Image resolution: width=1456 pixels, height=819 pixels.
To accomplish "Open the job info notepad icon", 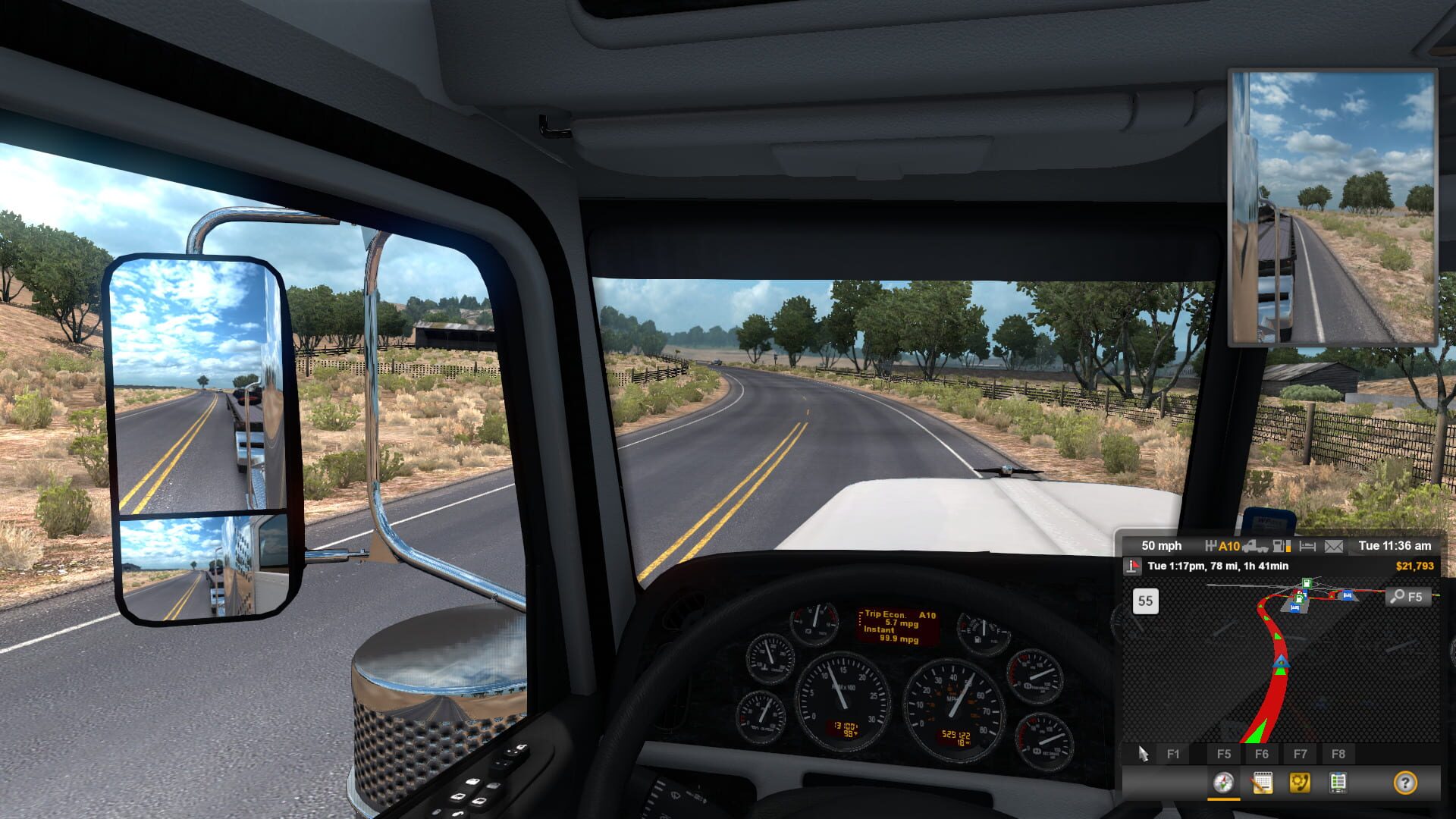I will click(1262, 783).
